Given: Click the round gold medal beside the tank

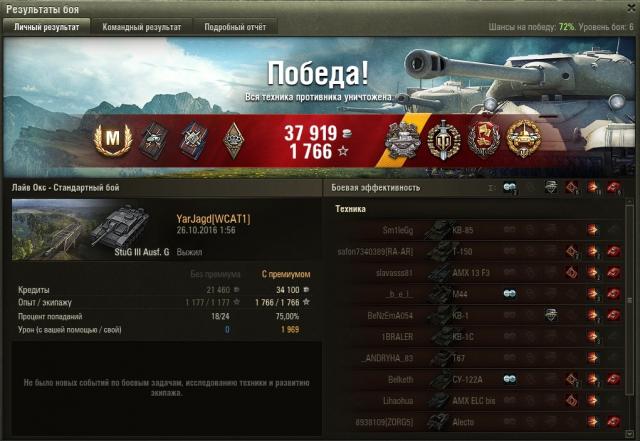Looking at the screenshot, I should pos(521,139).
